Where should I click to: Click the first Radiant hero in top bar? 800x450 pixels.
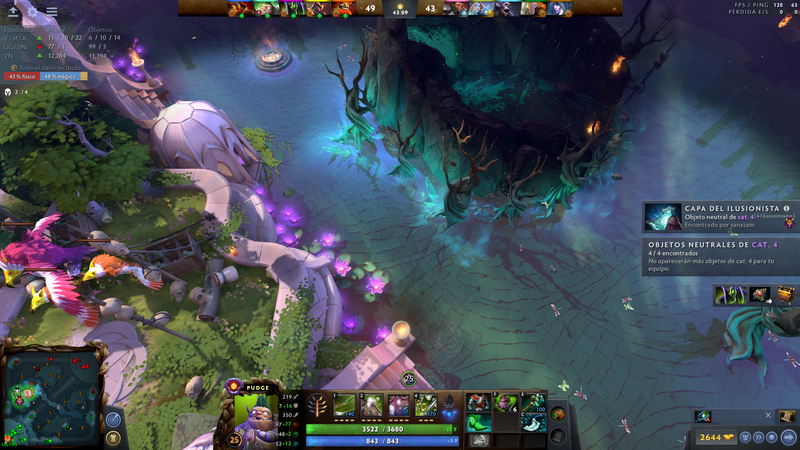238,8
